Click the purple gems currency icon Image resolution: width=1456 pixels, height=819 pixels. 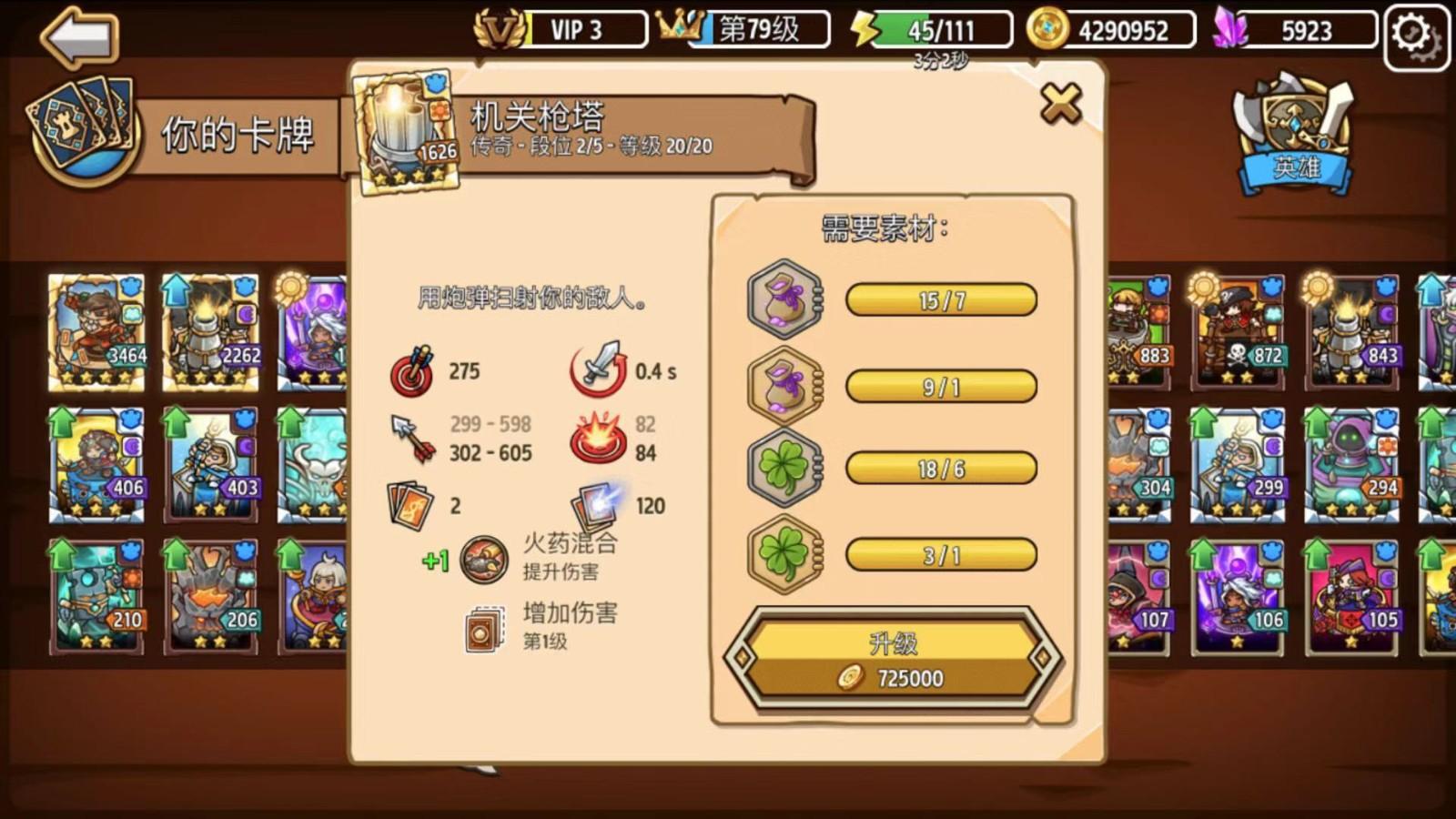click(x=1231, y=29)
